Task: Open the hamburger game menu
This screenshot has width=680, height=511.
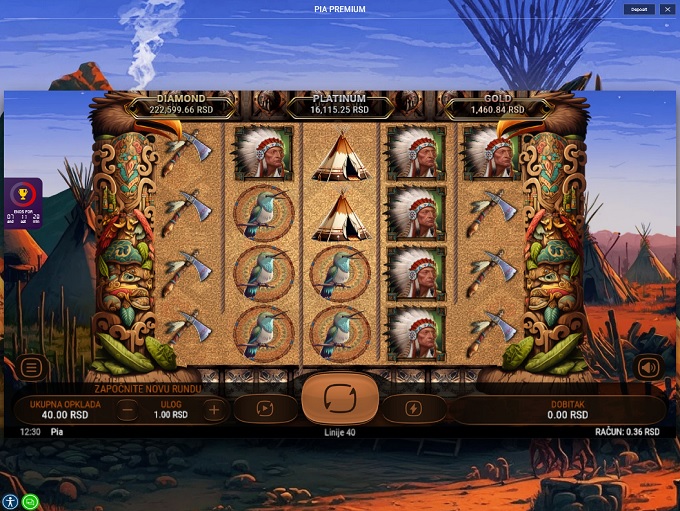Action: click(31, 367)
